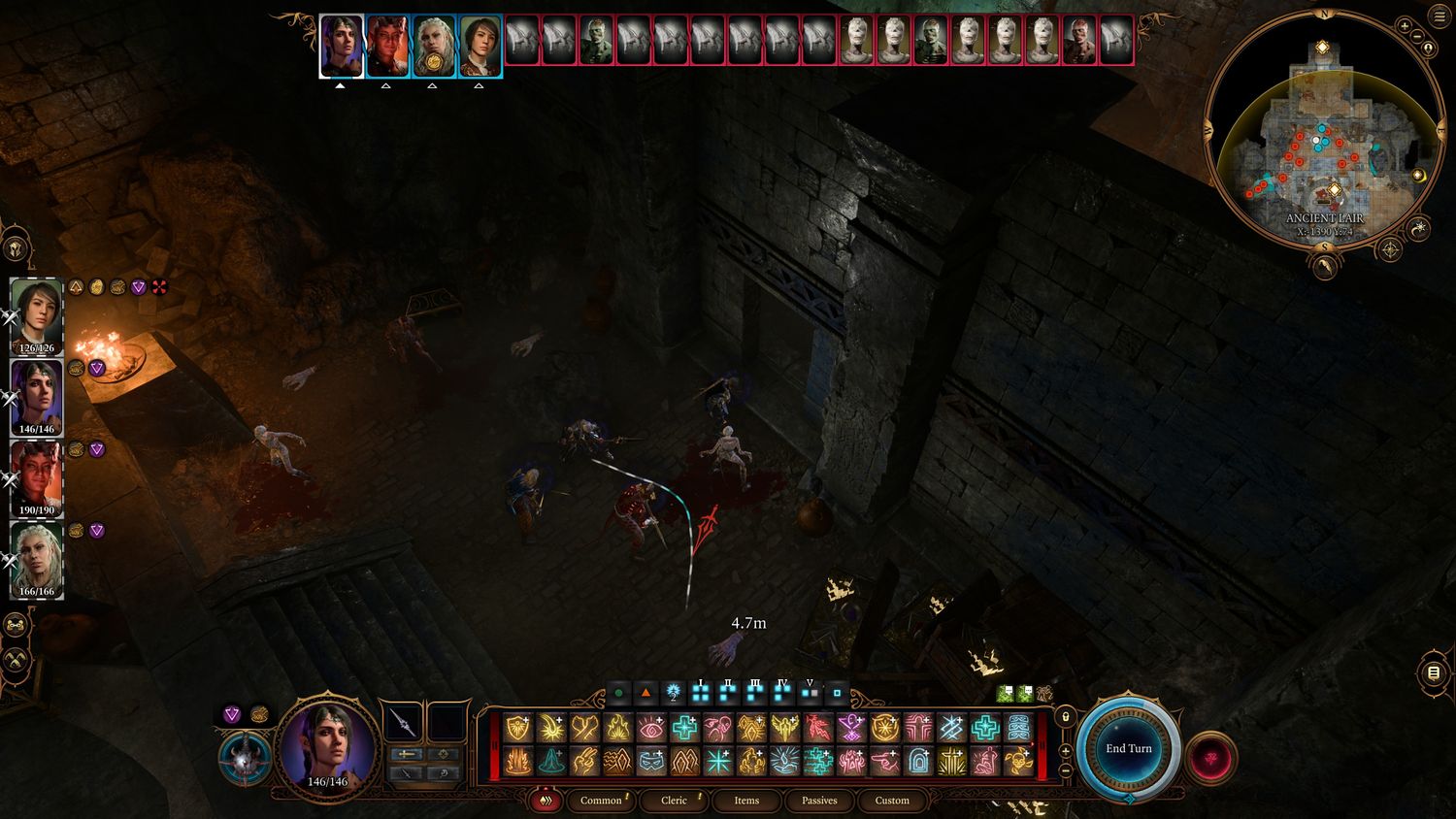Screen dimensions: 1456x819
Task: Cast the teal cross healing spell
Action: click(x=685, y=728)
